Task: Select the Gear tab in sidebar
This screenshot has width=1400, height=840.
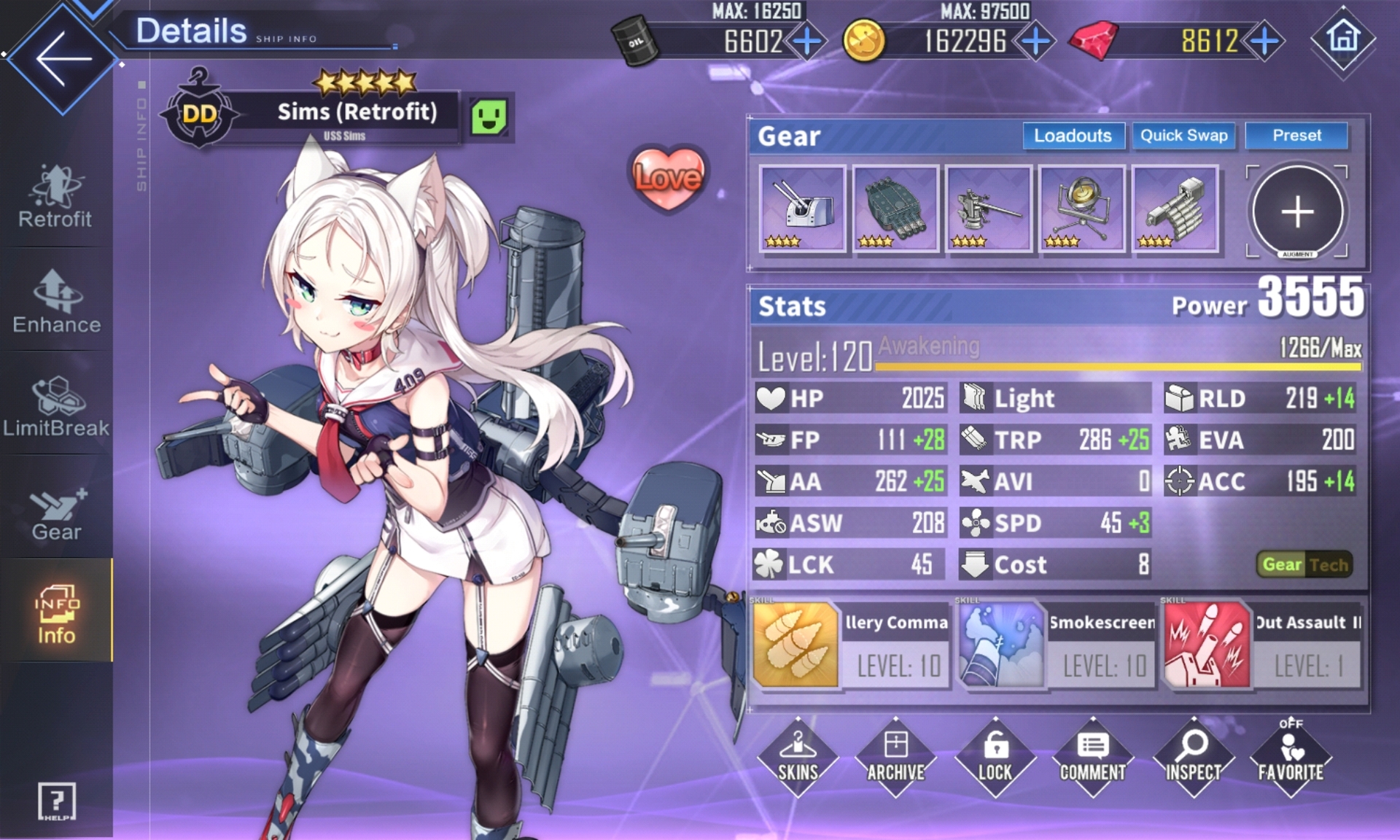Action: (56, 512)
